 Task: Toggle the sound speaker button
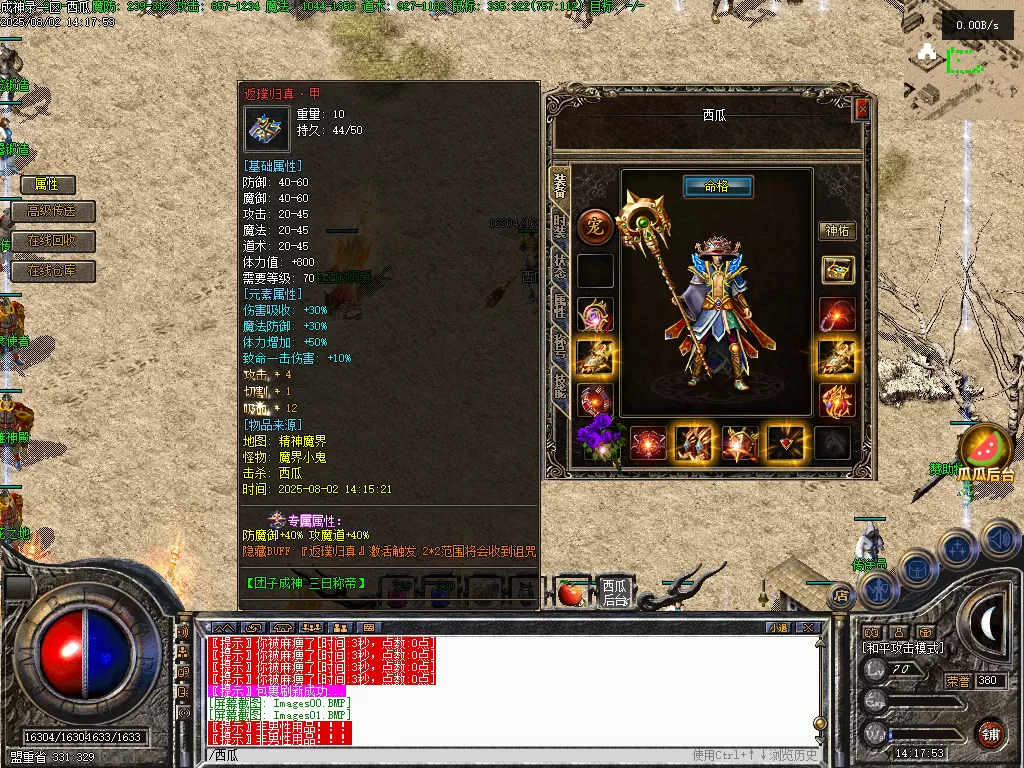click(x=1000, y=540)
